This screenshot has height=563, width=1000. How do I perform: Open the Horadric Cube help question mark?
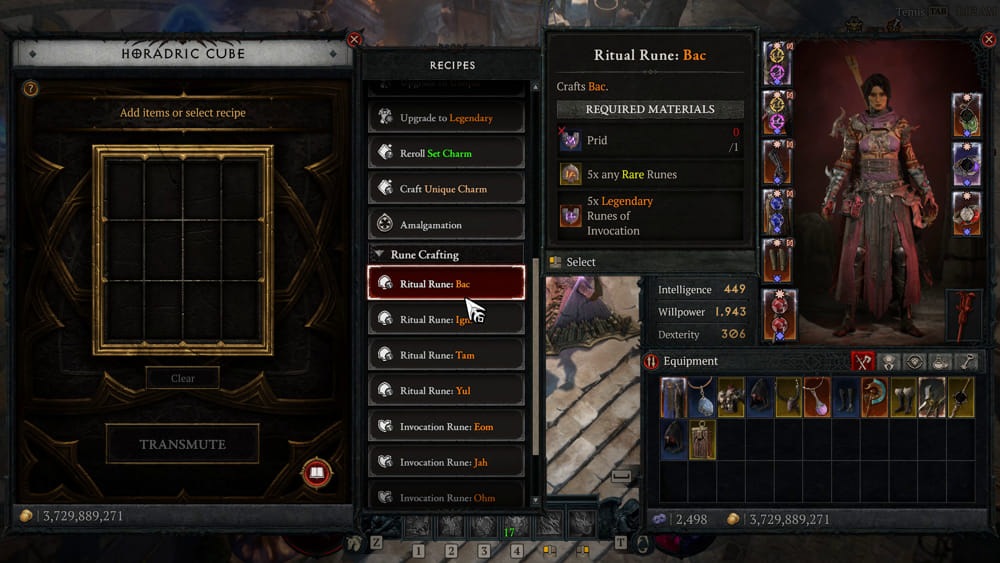click(31, 89)
